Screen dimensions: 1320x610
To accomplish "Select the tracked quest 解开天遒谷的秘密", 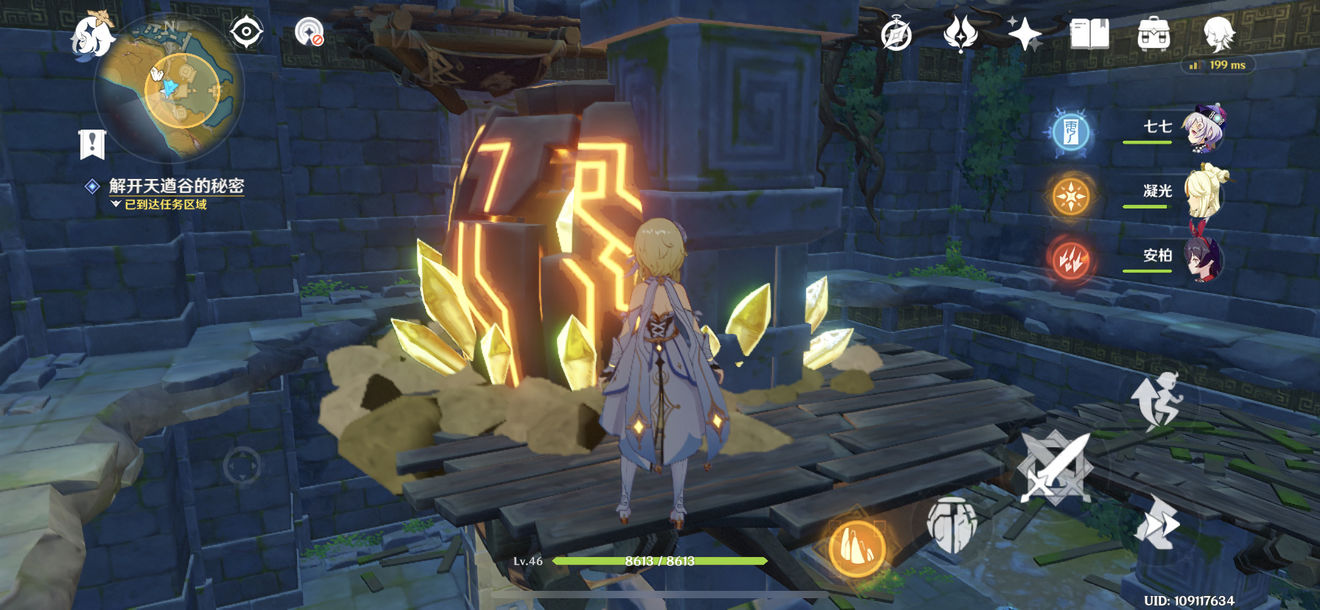I will pyautogui.click(x=176, y=186).
